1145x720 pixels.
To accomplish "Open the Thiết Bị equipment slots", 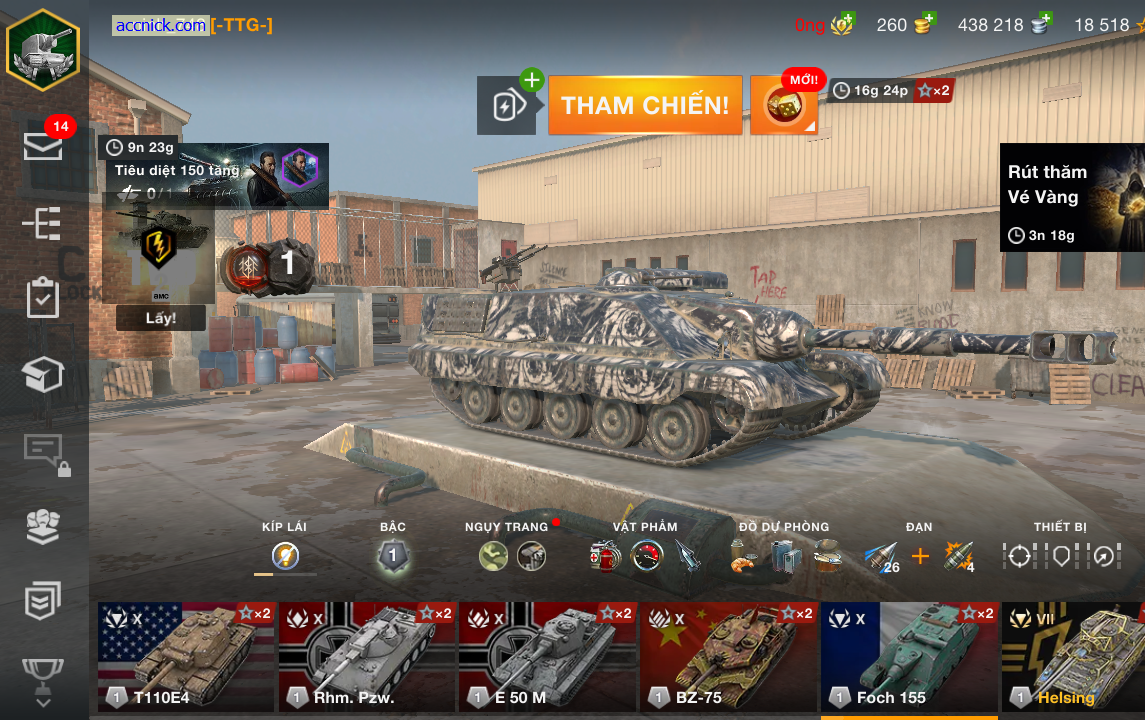I will point(1060,556).
